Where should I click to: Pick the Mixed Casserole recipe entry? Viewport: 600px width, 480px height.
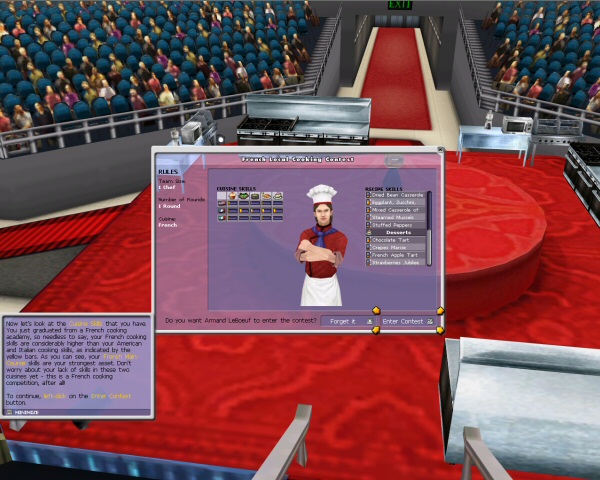[397, 209]
